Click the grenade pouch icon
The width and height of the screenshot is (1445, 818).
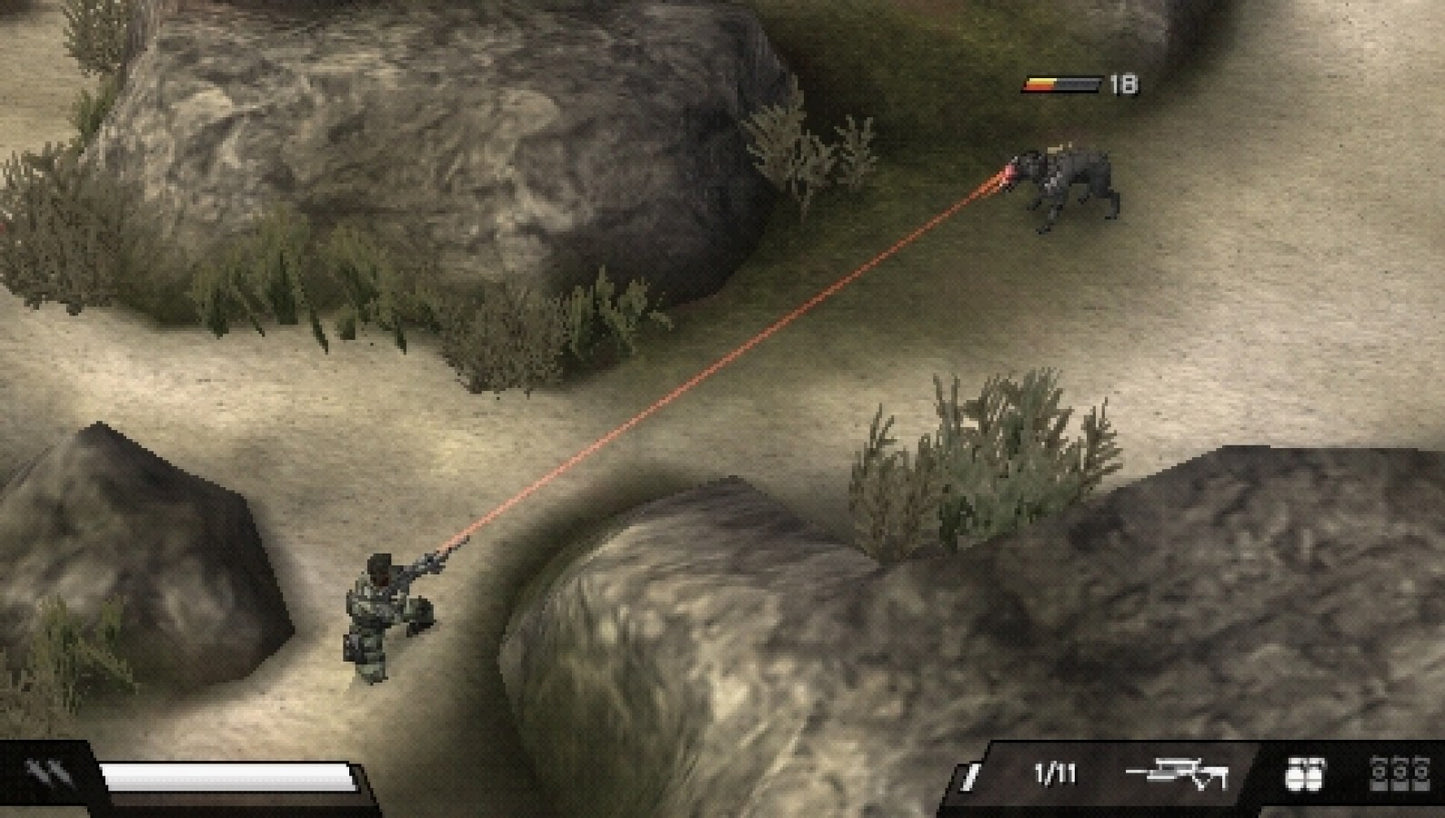(1305, 775)
